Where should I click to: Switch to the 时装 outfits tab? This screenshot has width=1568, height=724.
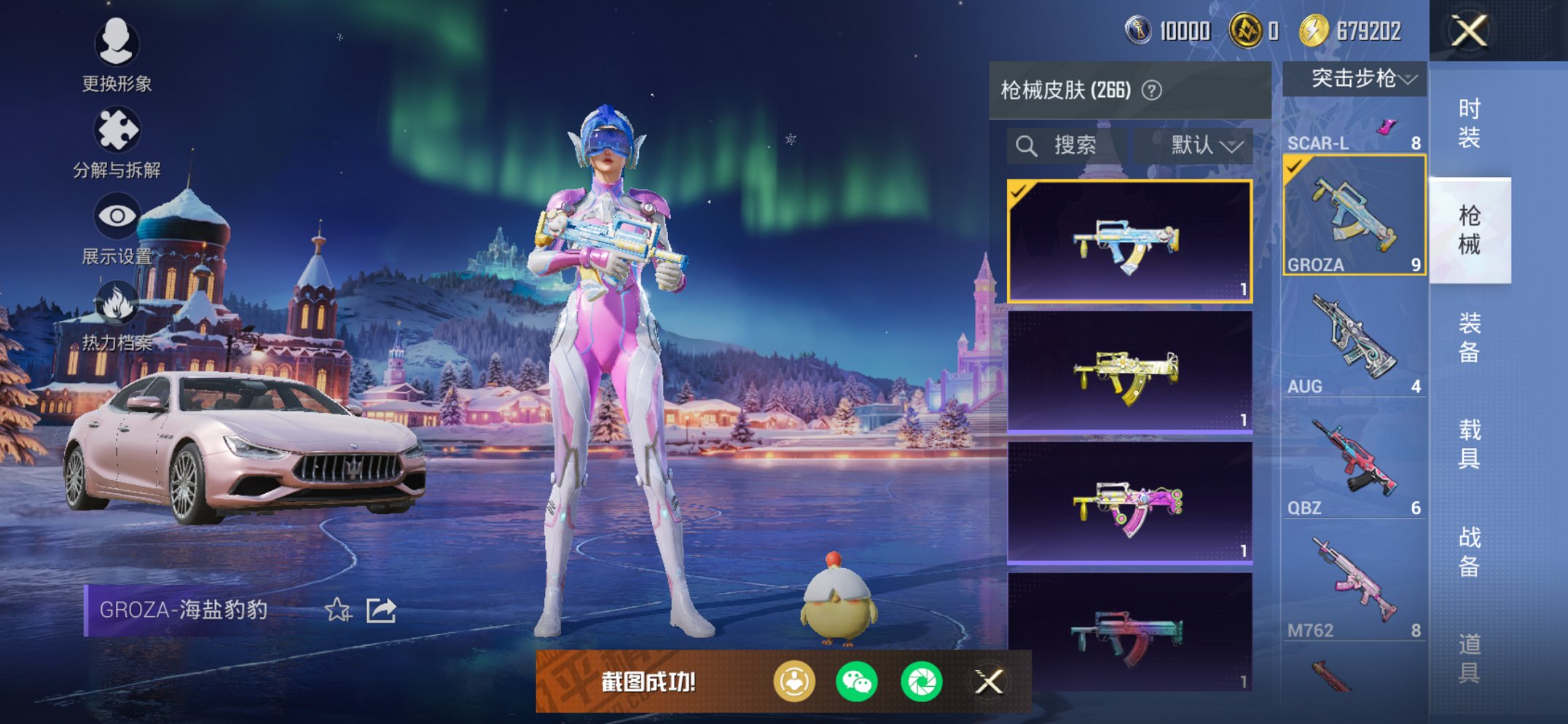pyautogui.click(x=1469, y=122)
